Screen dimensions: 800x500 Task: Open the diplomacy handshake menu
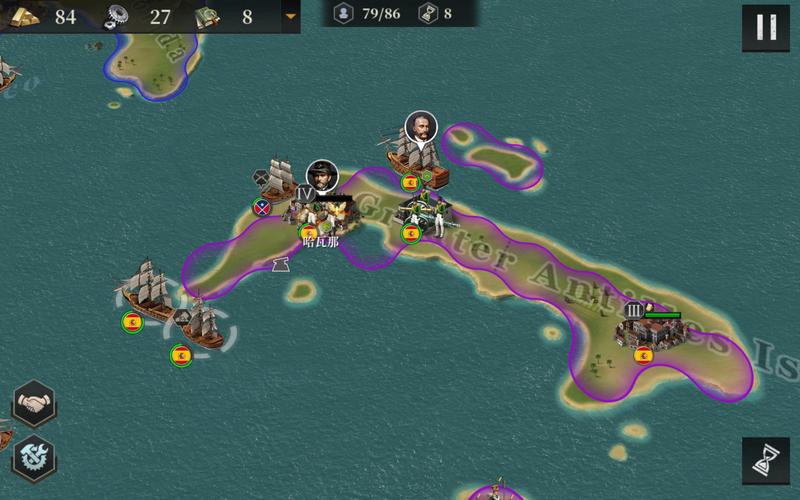tap(33, 404)
